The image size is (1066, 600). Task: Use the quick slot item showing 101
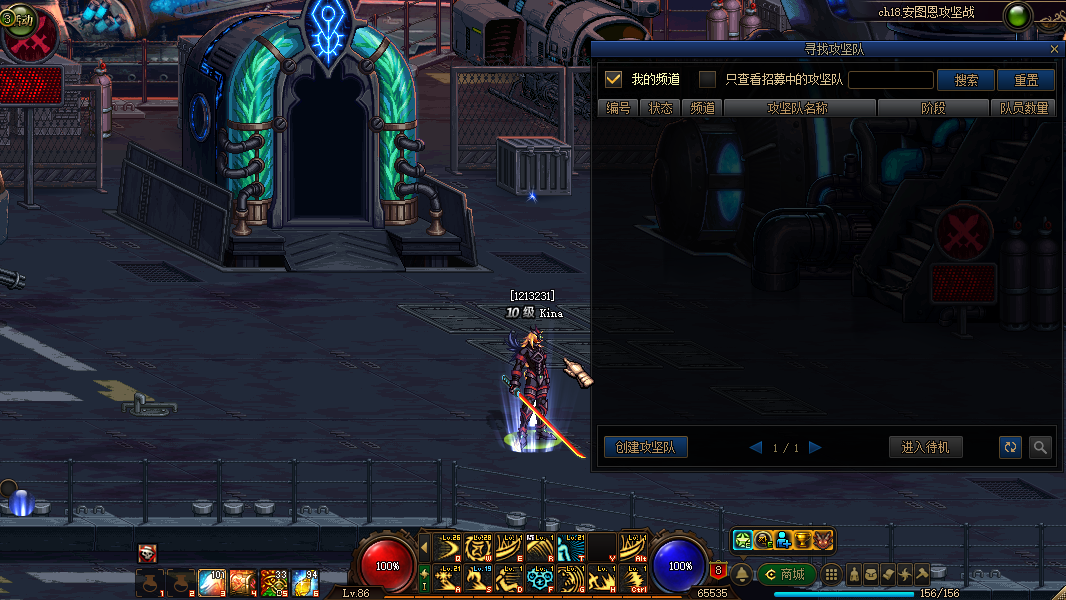(212, 582)
